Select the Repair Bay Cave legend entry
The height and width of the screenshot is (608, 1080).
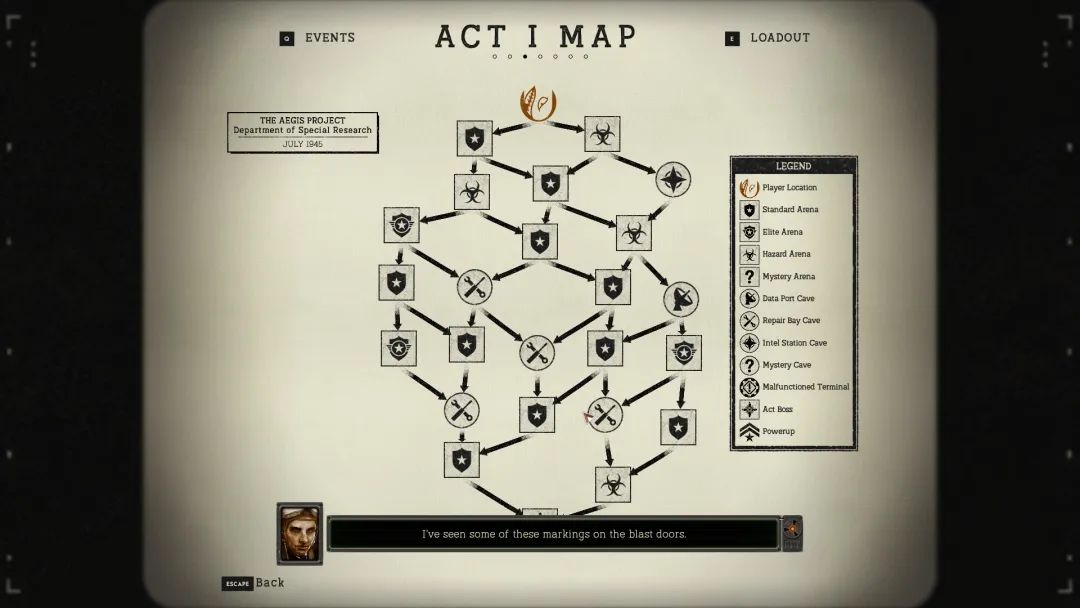[x=790, y=321]
